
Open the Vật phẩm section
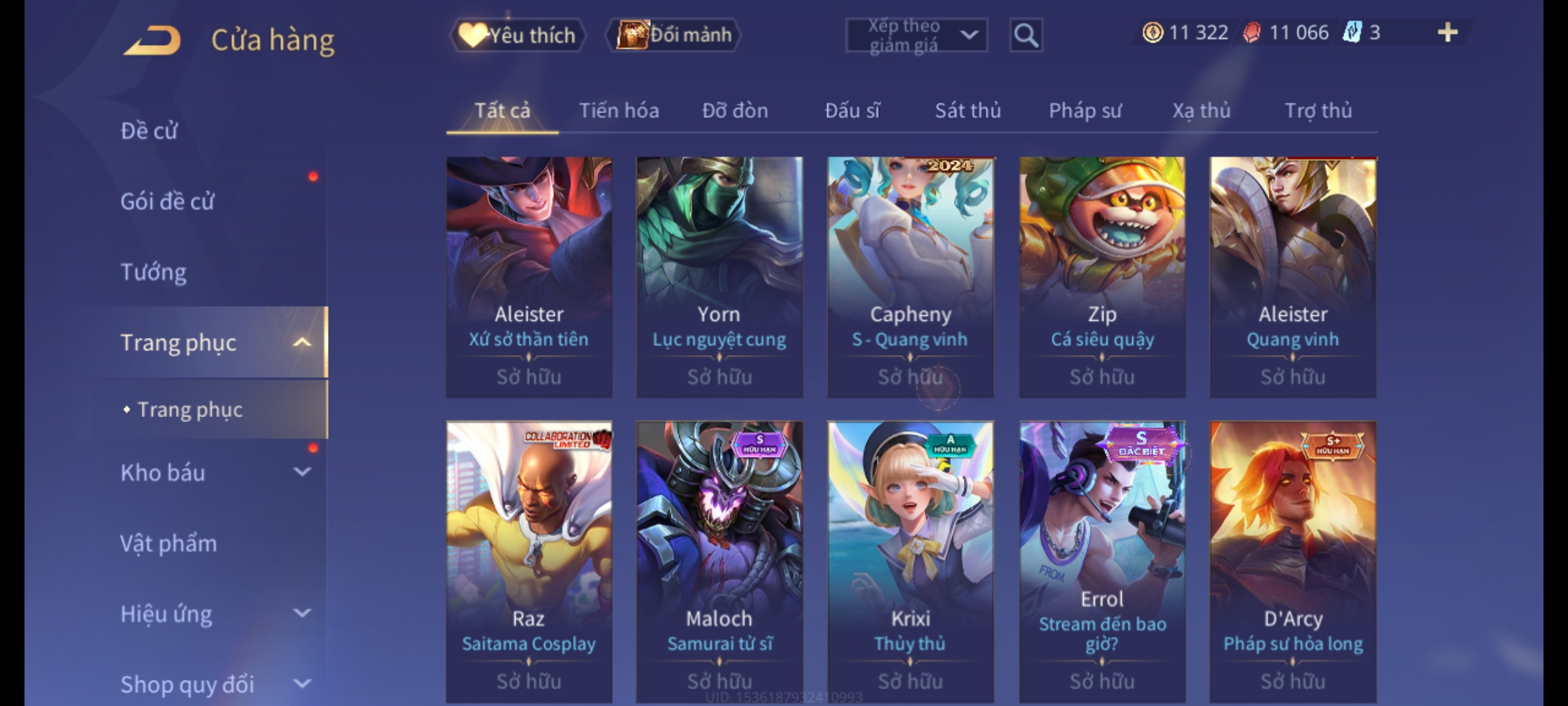169,543
